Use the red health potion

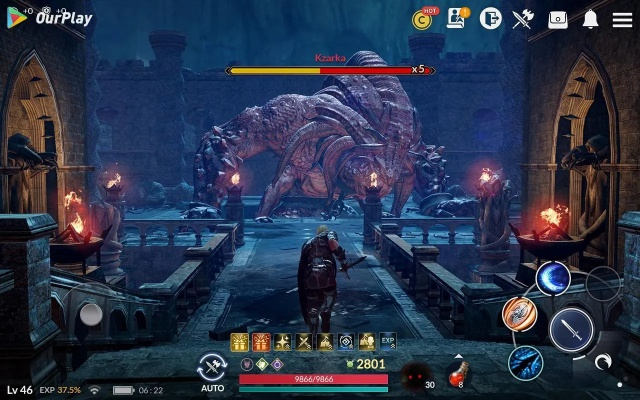coord(456,374)
